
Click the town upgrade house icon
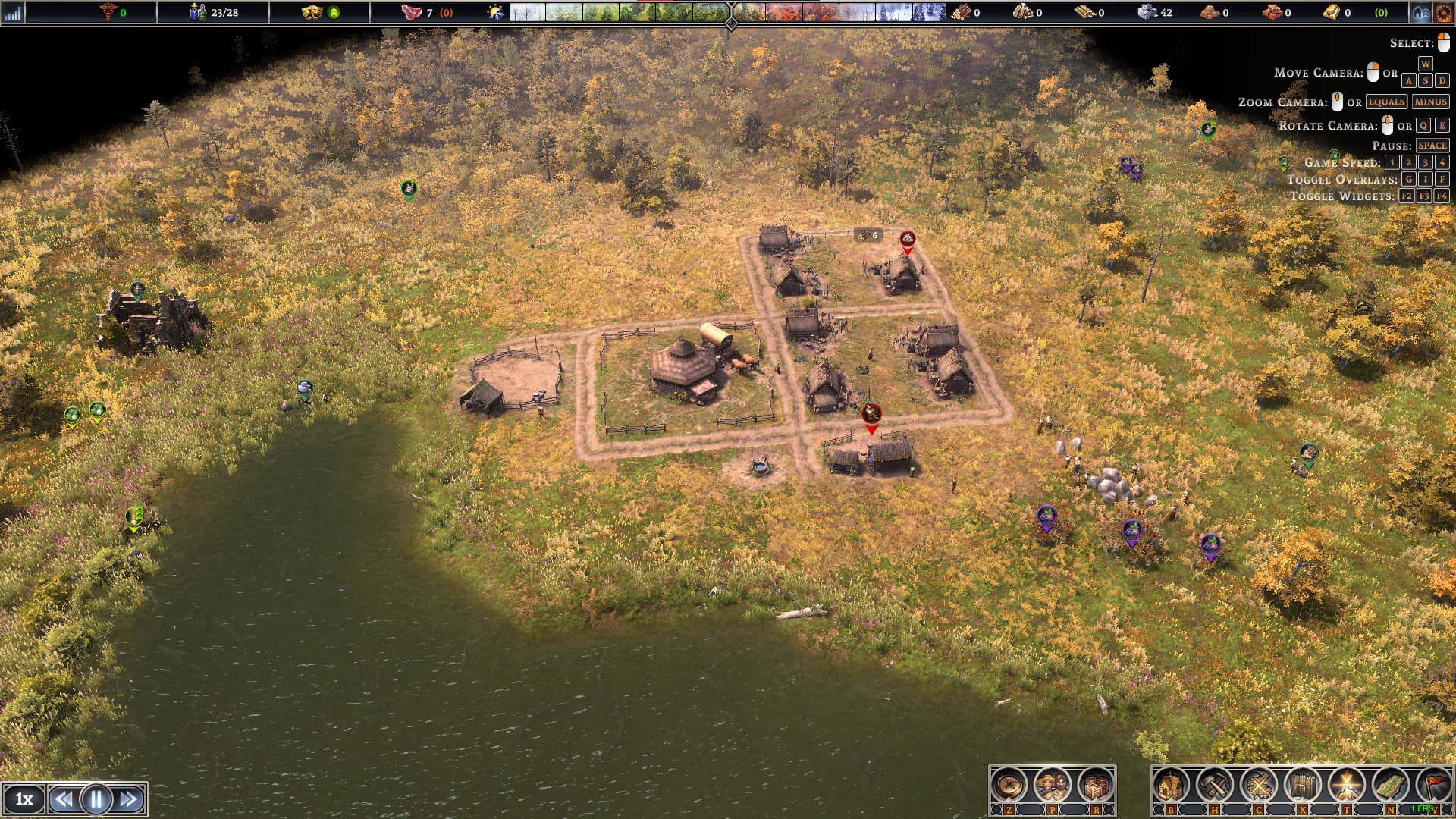coord(1420,12)
